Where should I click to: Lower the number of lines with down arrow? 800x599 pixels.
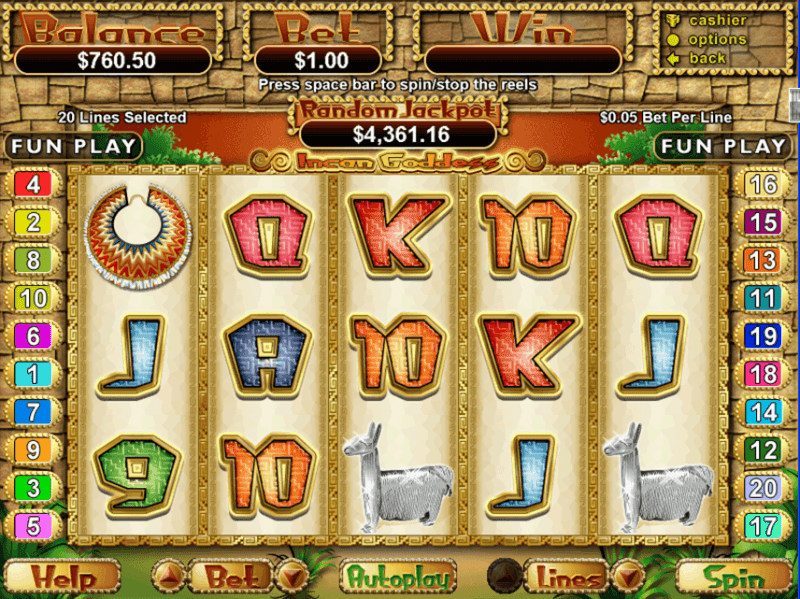coord(627,576)
